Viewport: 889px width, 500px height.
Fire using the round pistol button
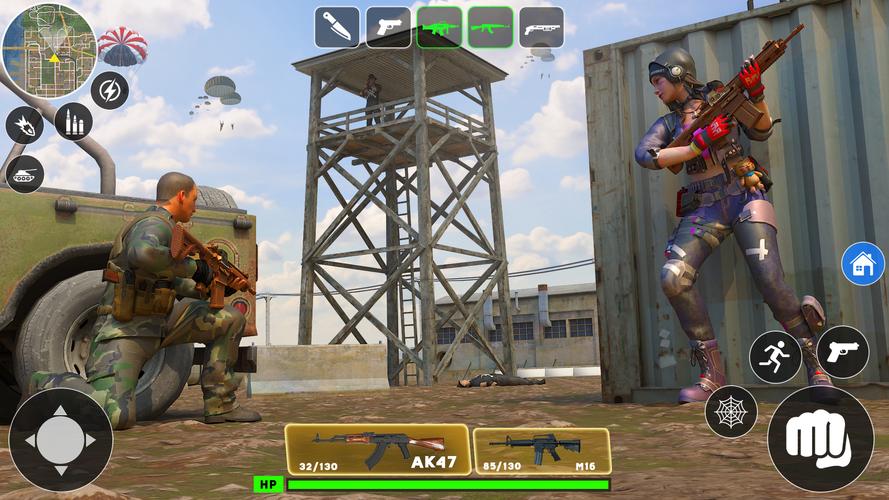[x=842, y=352]
